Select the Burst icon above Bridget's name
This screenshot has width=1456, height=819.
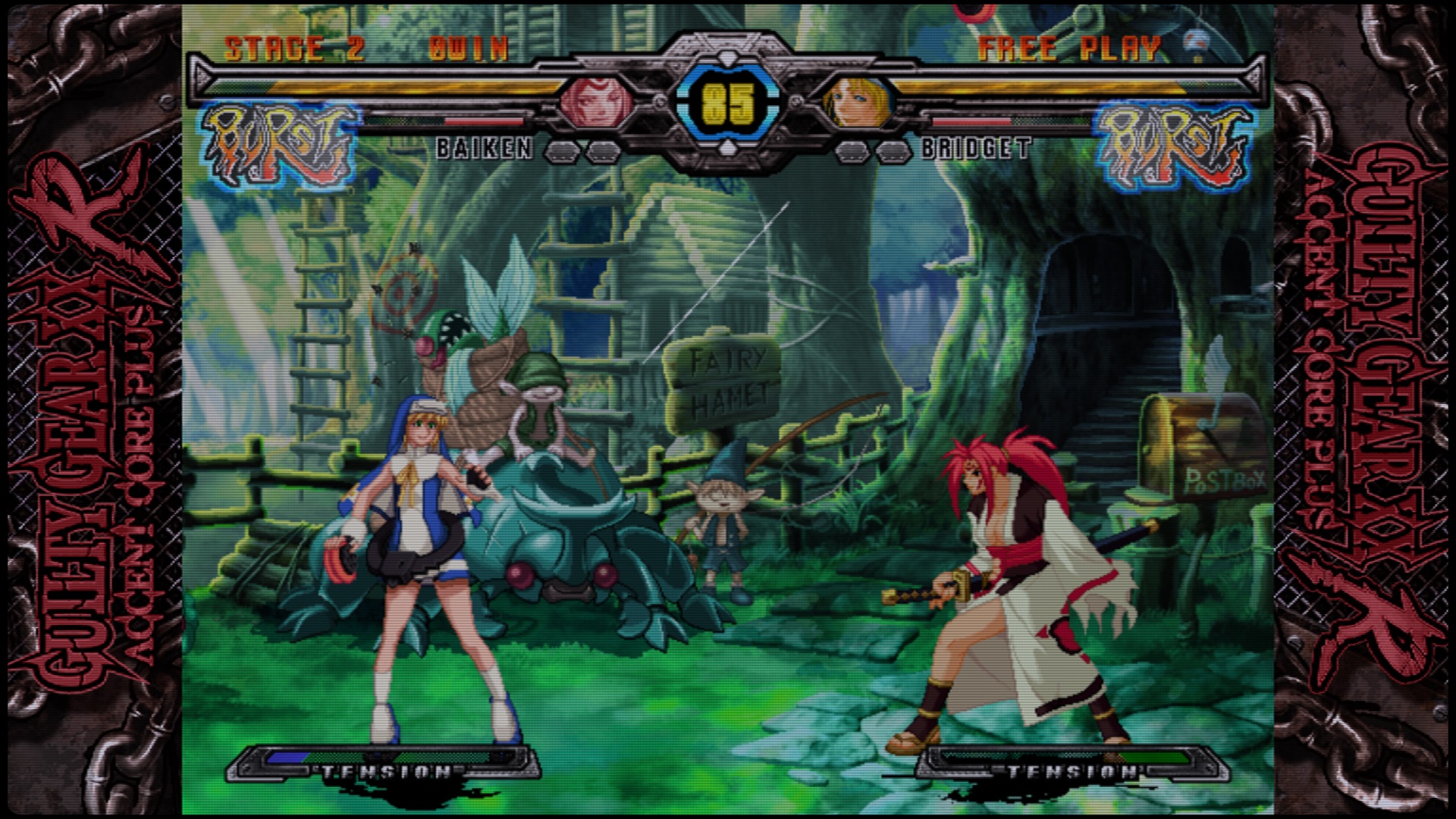(x=1172, y=145)
